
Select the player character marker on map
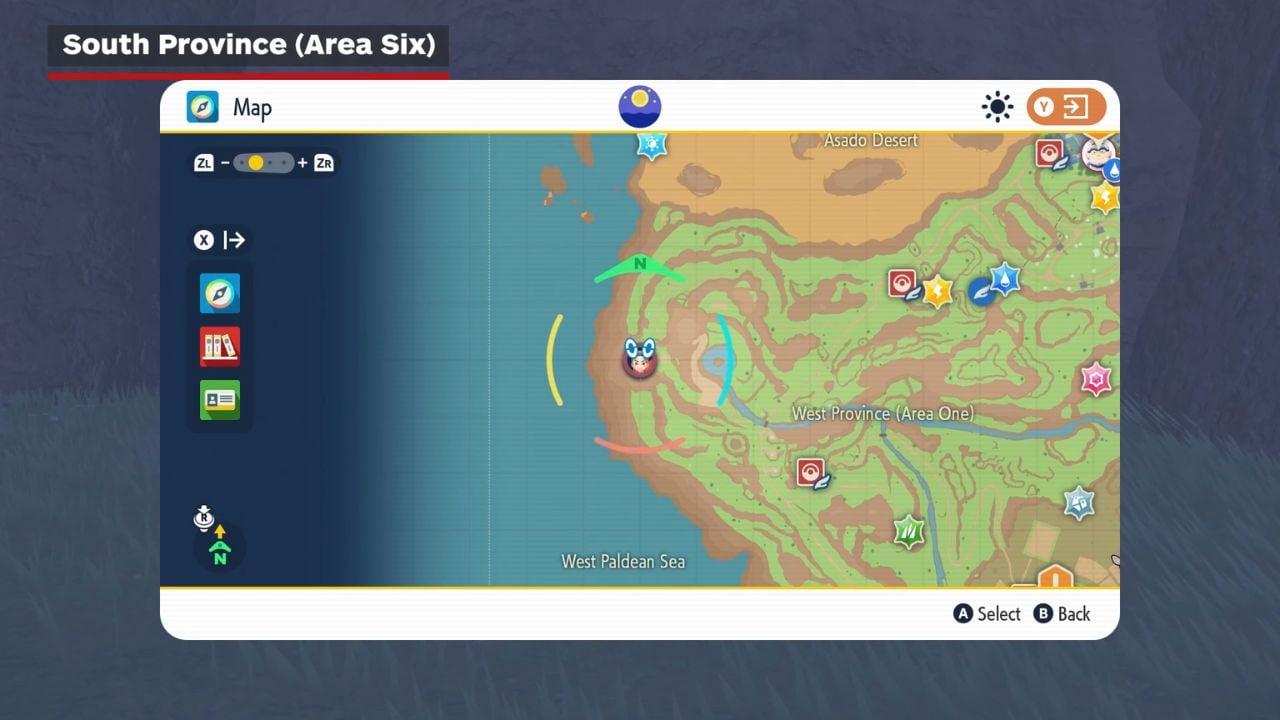[639, 359]
